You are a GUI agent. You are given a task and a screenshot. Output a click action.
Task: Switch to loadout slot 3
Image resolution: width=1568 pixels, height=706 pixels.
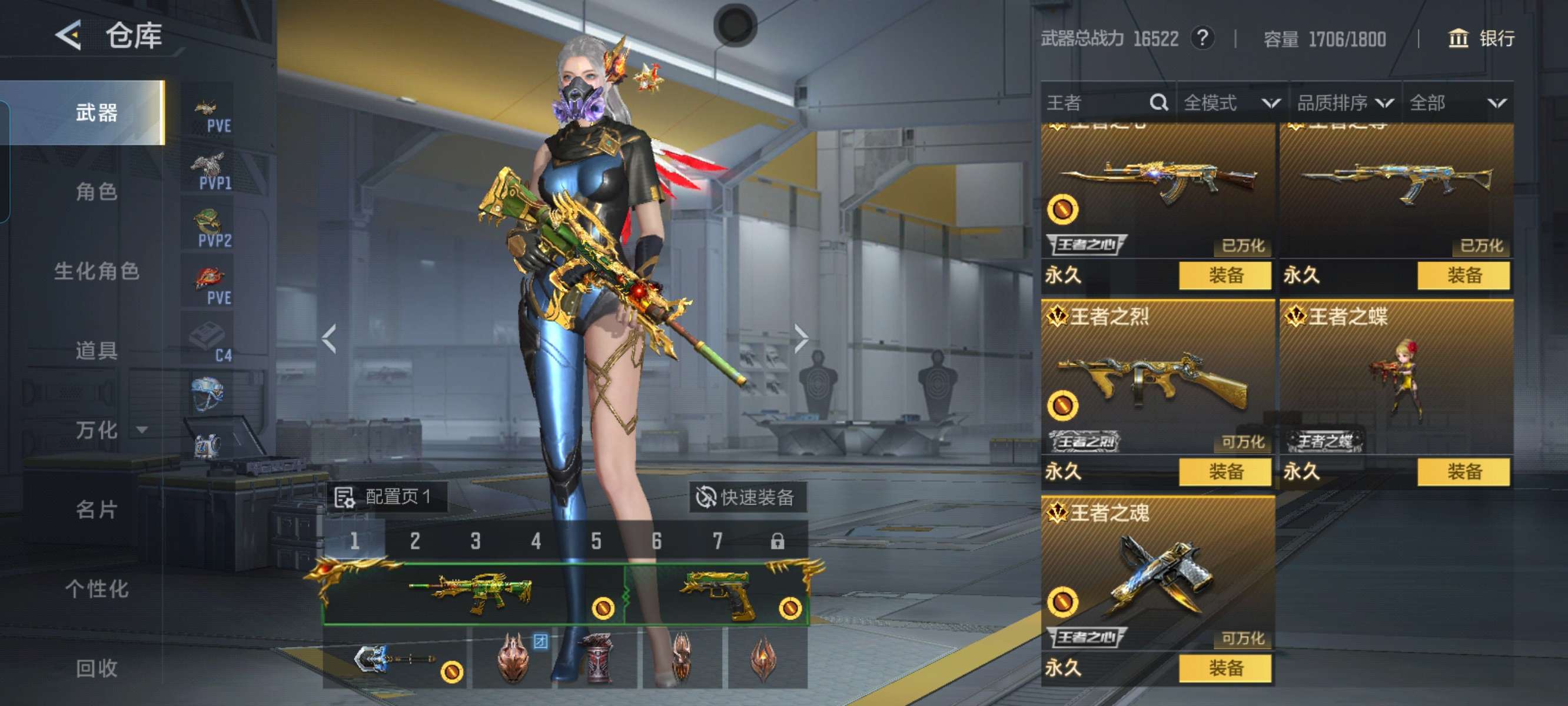476,541
